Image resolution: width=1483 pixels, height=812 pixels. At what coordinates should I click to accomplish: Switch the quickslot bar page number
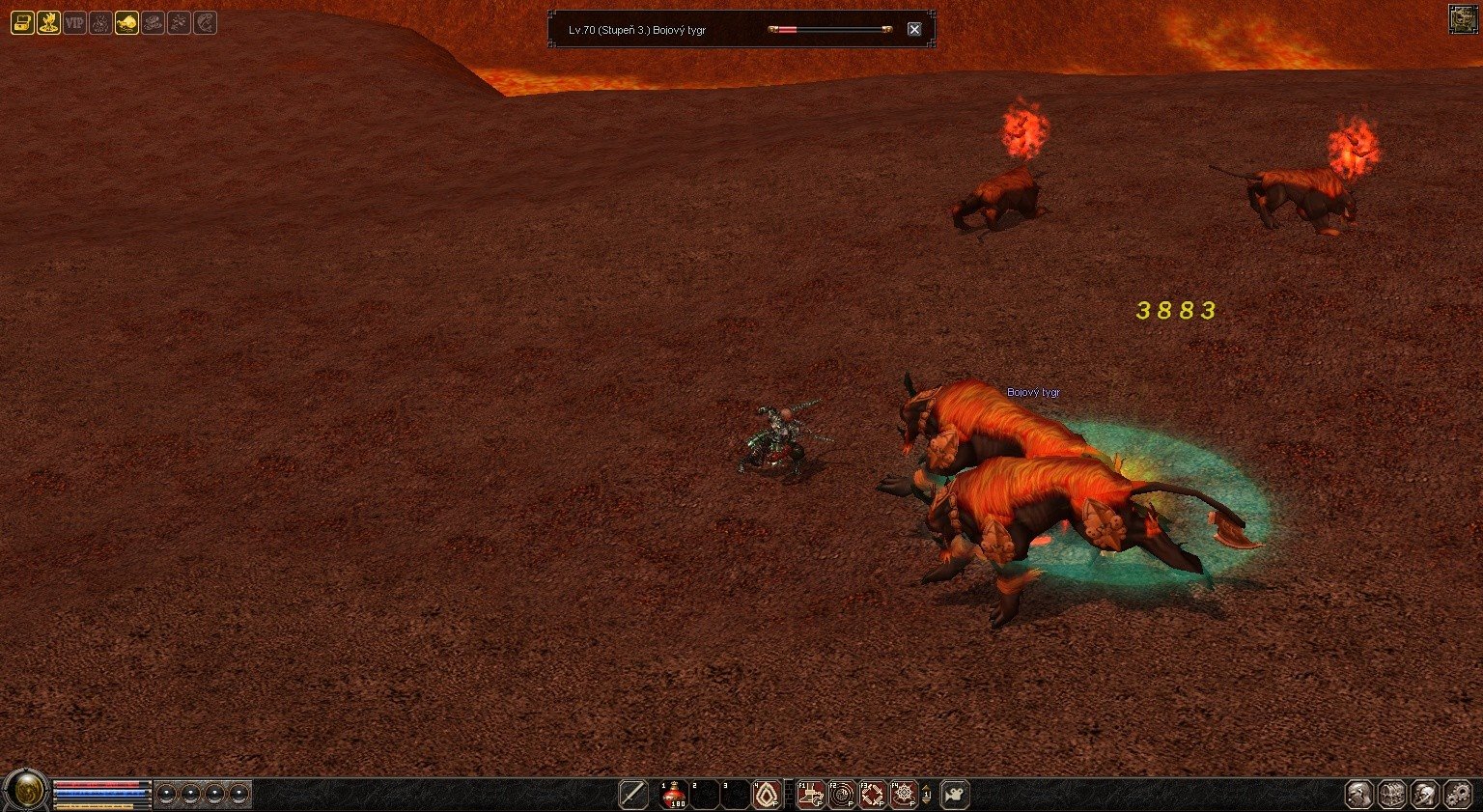click(x=927, y=794)
